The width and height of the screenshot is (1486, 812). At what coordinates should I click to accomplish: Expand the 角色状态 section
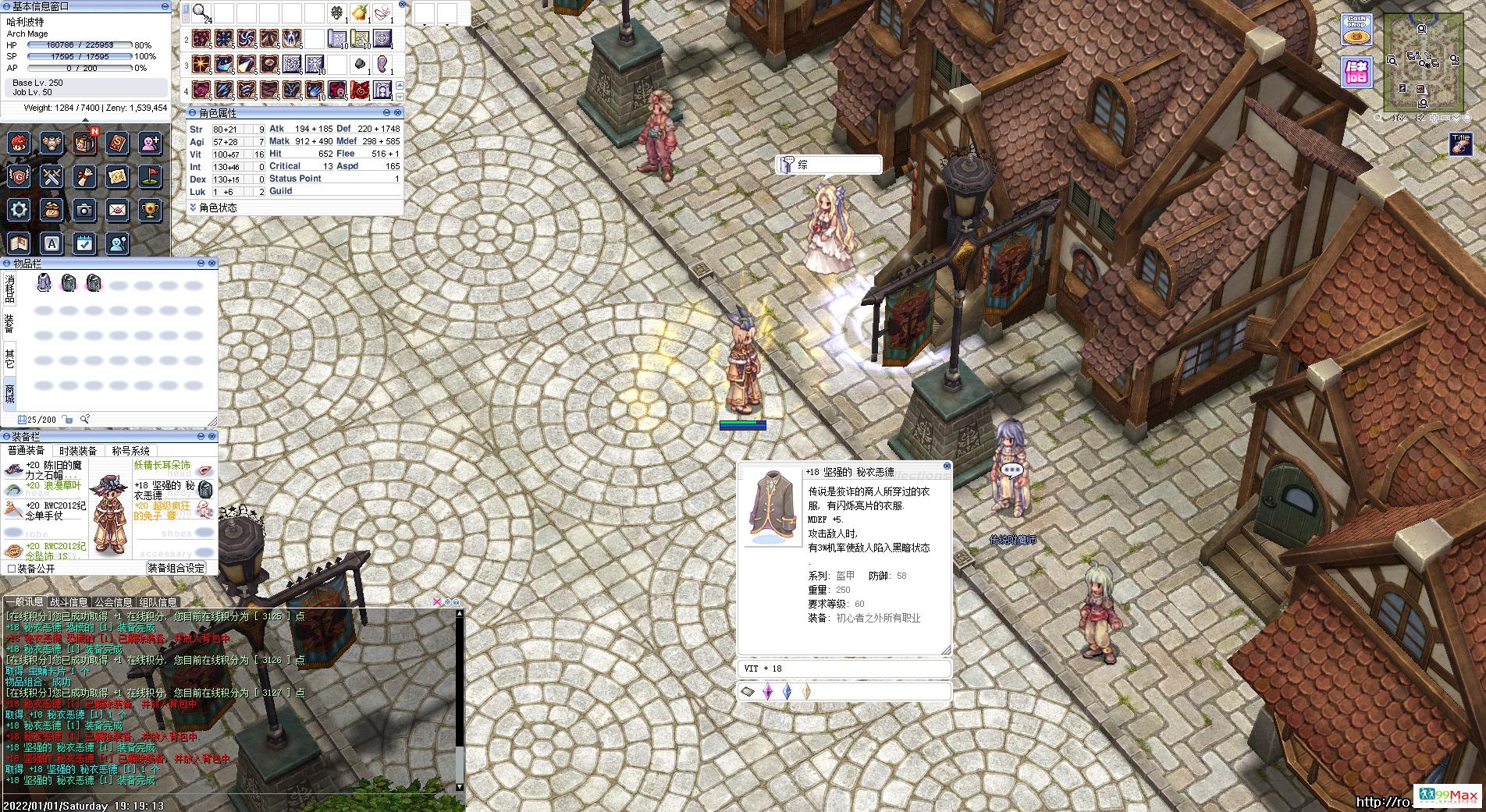tap(193, 207)
